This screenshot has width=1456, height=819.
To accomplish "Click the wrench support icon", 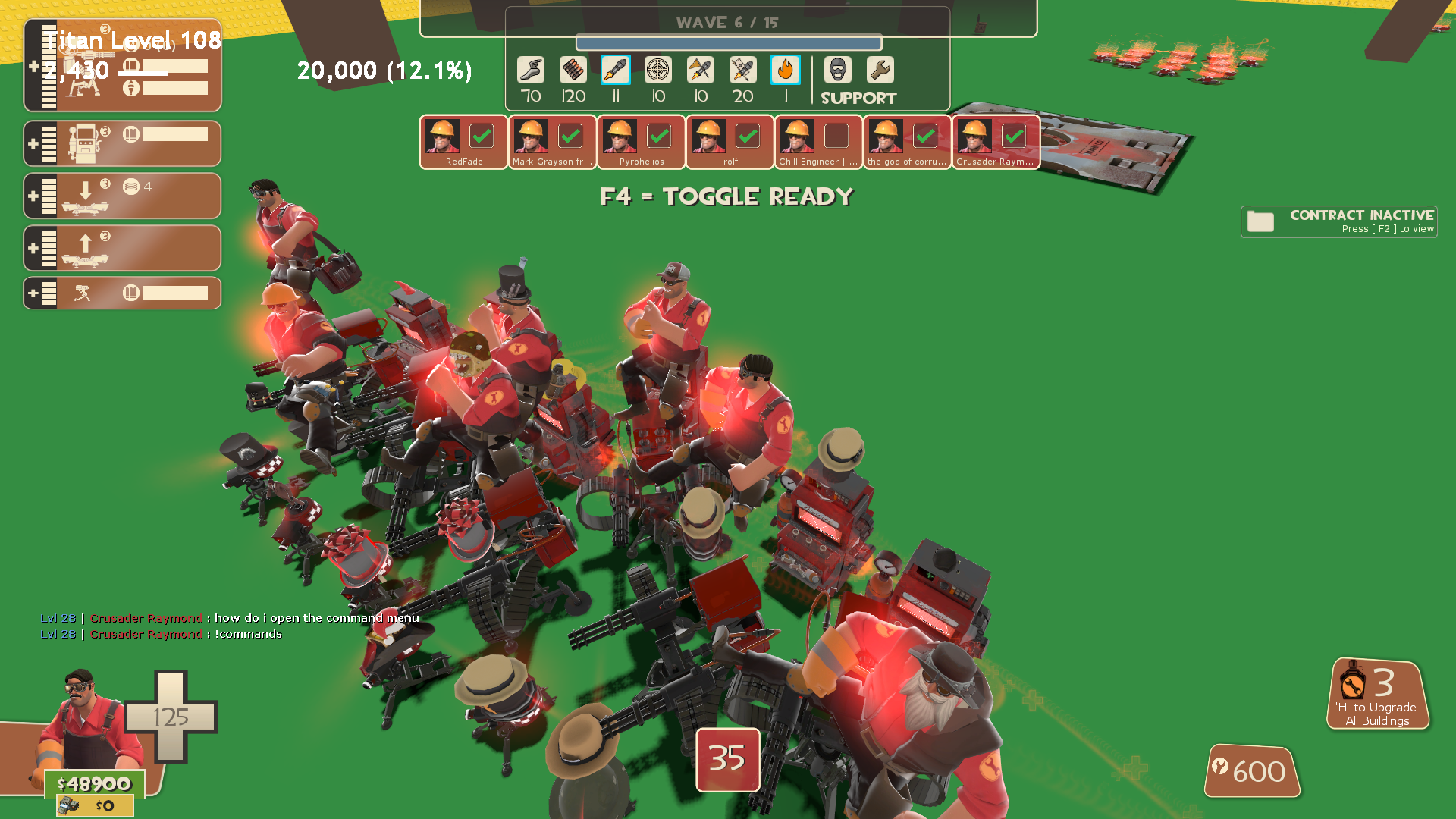I will pyautogui.click(x=880, y=71).
